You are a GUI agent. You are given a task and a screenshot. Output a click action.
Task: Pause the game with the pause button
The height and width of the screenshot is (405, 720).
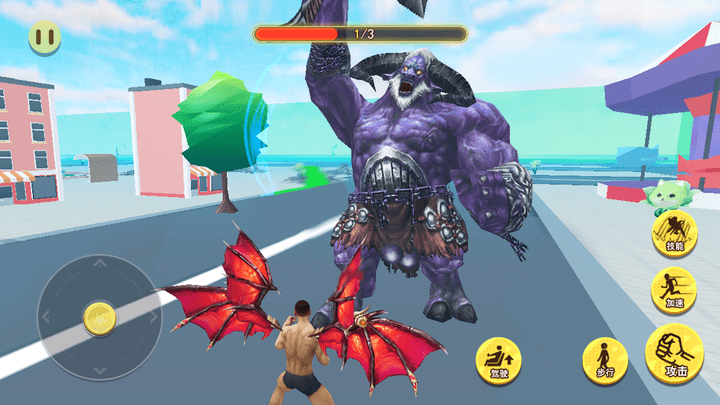pyautogui.click(x=44, y=39)
